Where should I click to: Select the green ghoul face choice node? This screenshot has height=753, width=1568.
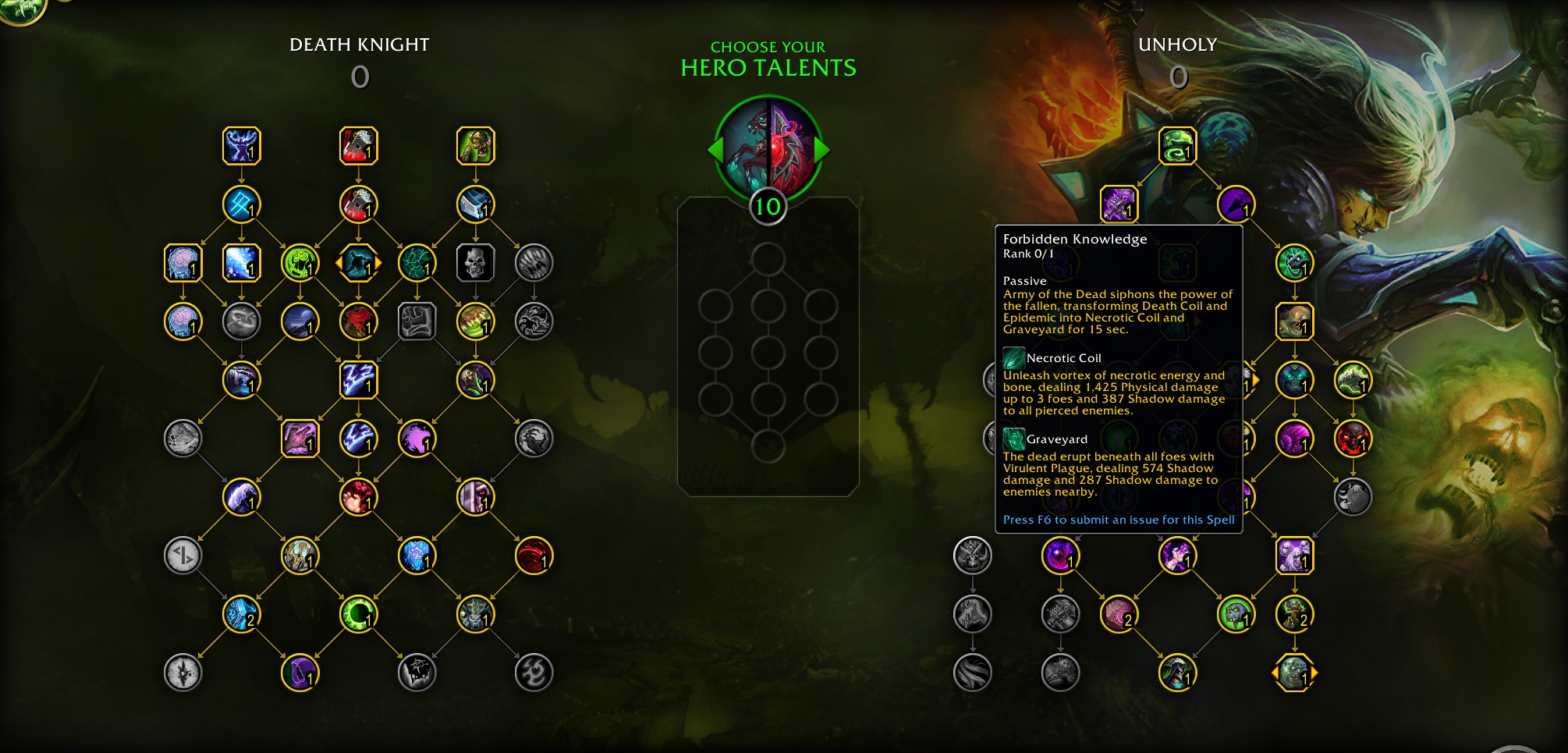(x=1294, y=673)
